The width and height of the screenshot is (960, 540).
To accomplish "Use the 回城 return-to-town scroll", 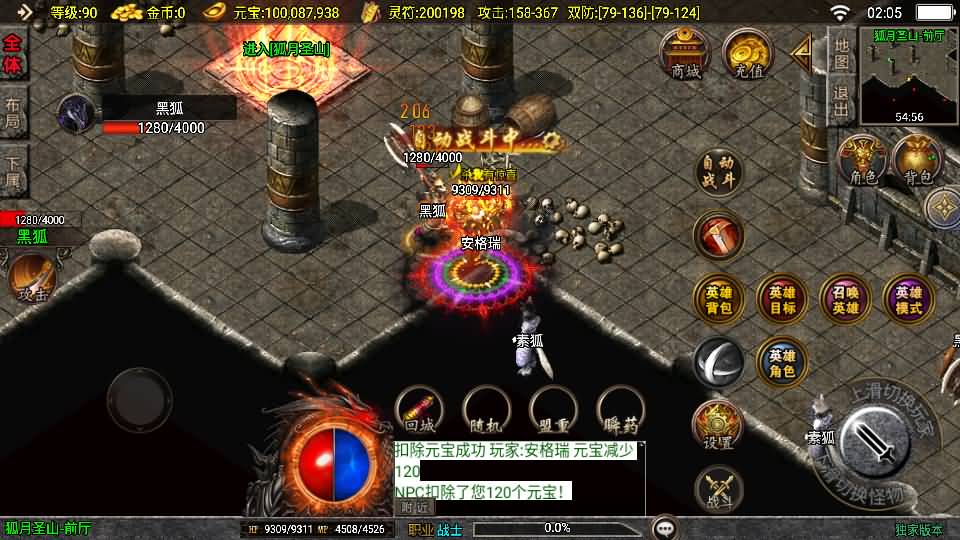I will [419, 411].
